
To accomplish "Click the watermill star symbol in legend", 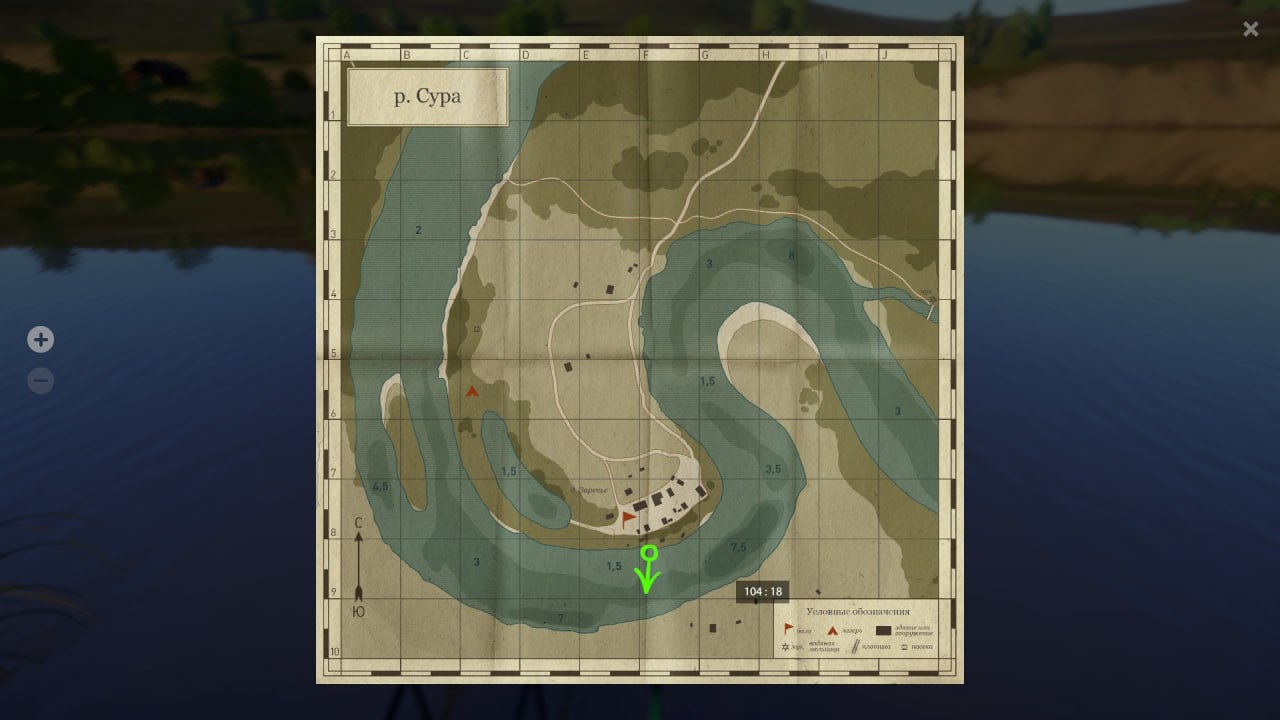I will (785, 647).
